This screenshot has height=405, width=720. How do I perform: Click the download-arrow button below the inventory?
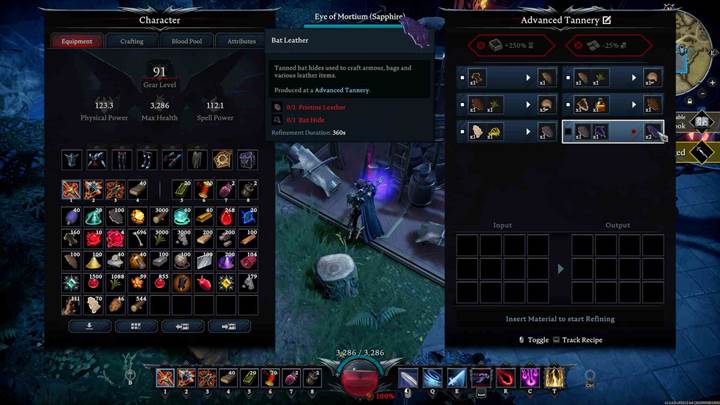click(88, 326)
